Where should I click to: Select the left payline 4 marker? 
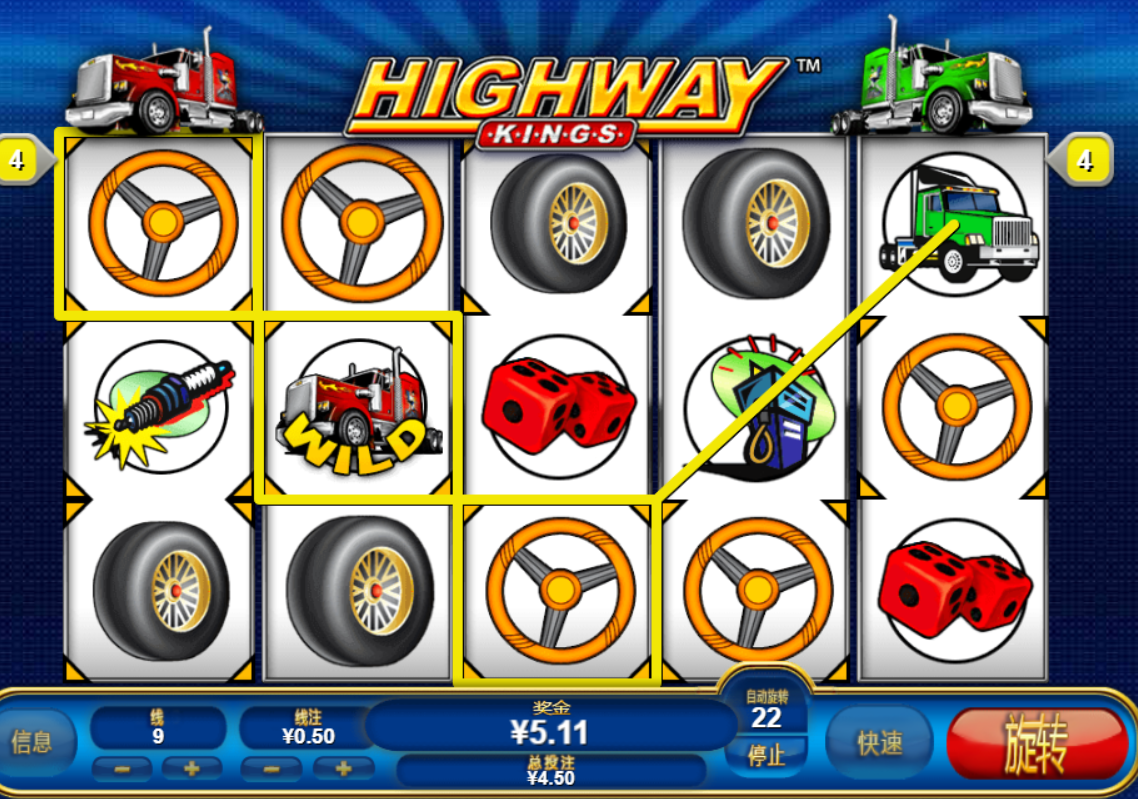point(20,159)
